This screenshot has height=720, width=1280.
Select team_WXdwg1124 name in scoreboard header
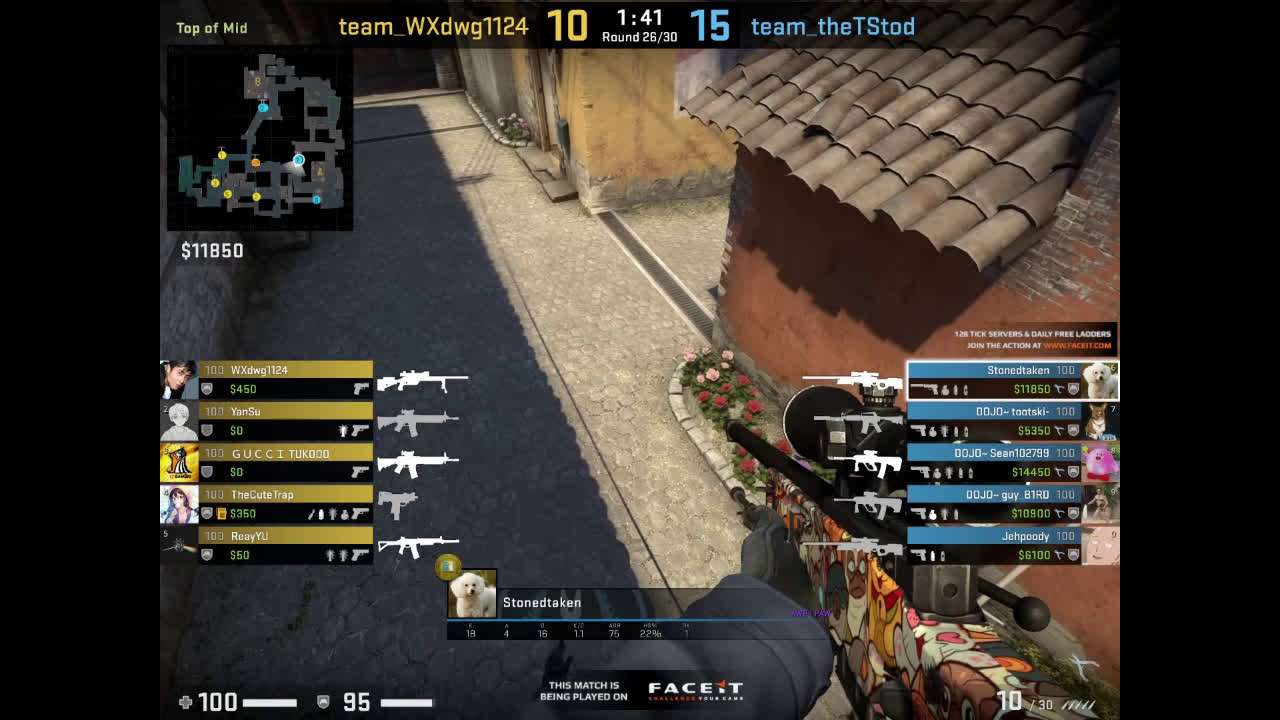[x=433, y=27]
